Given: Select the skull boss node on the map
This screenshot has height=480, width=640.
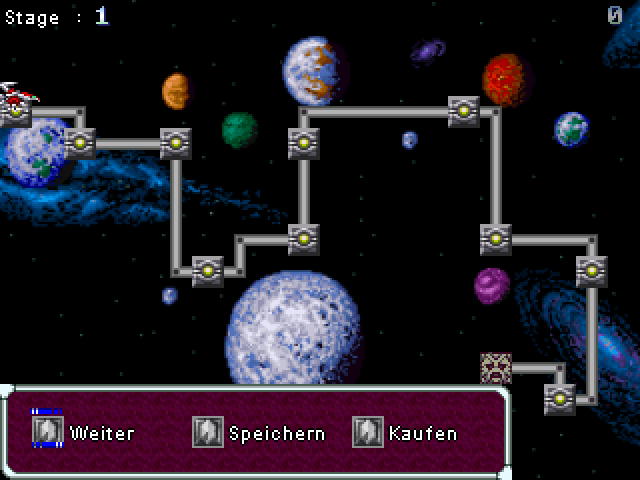Looking at the screenshot, I should coord(496,368).
